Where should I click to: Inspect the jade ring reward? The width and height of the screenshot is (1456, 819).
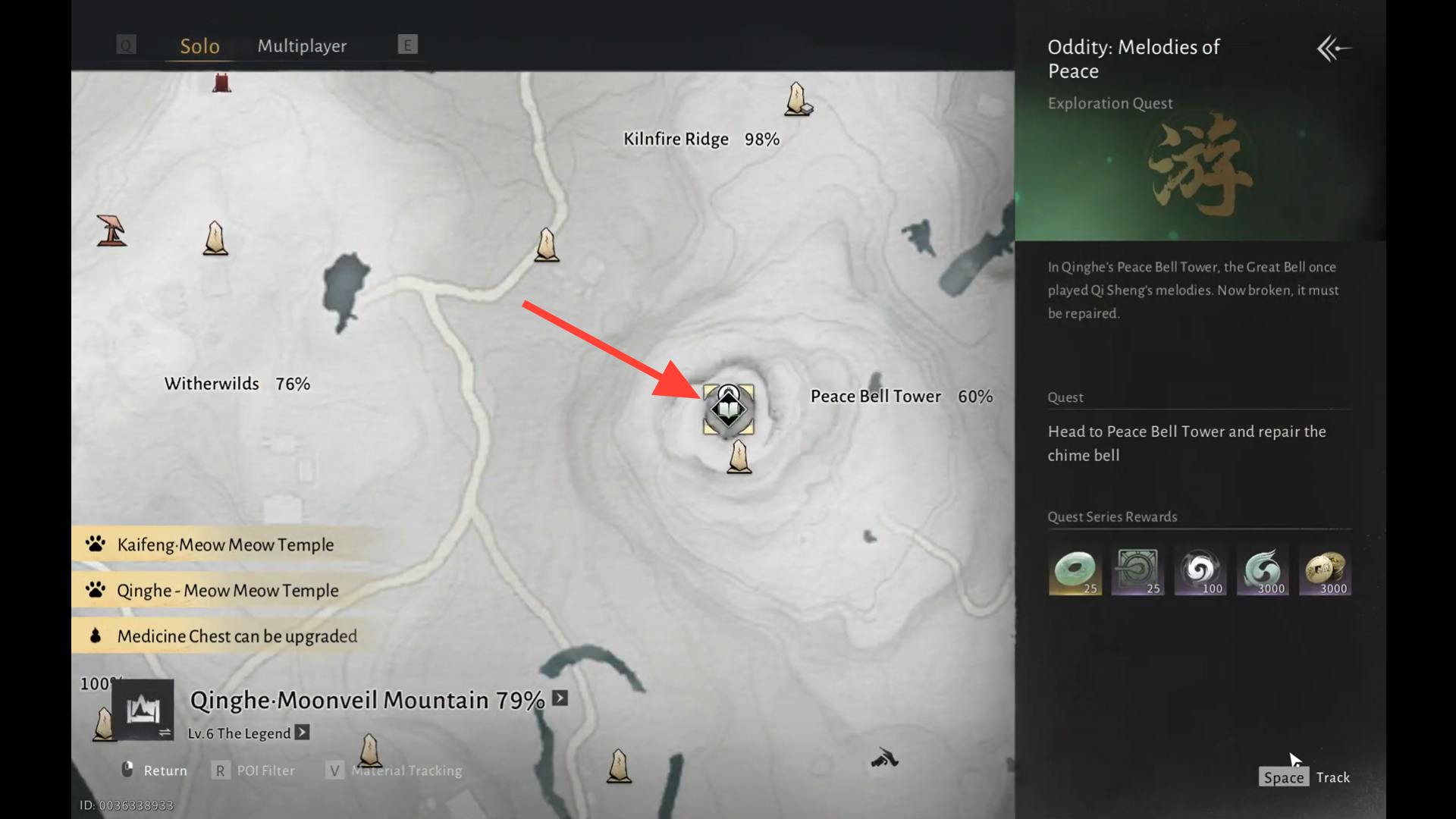point(1075,571)
